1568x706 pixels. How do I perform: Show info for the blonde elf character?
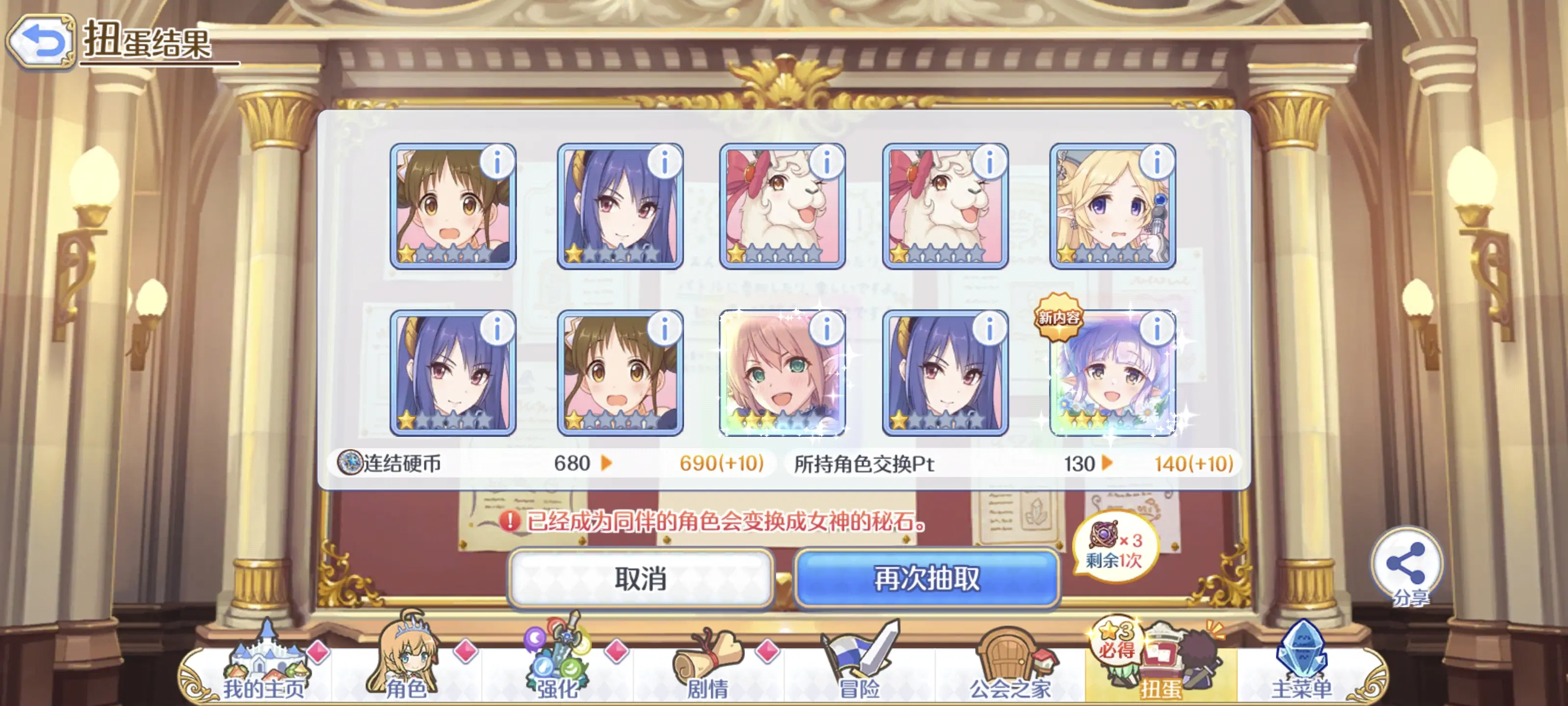pos(1156,162)
